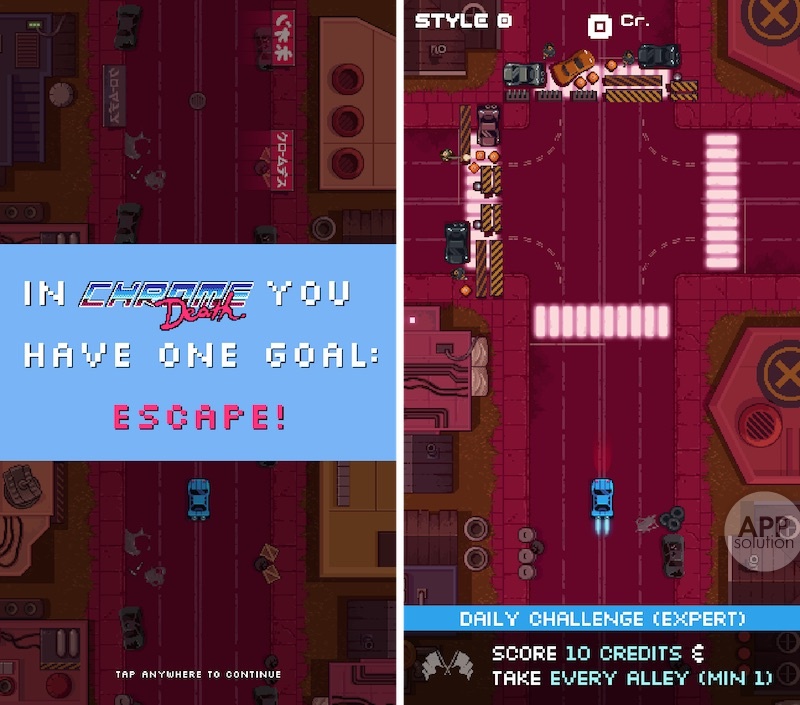Tap the "Tap anywhere to continue" prompt
Screen dimensions: 800x705
pyautogui.click(x=198, y=674)
